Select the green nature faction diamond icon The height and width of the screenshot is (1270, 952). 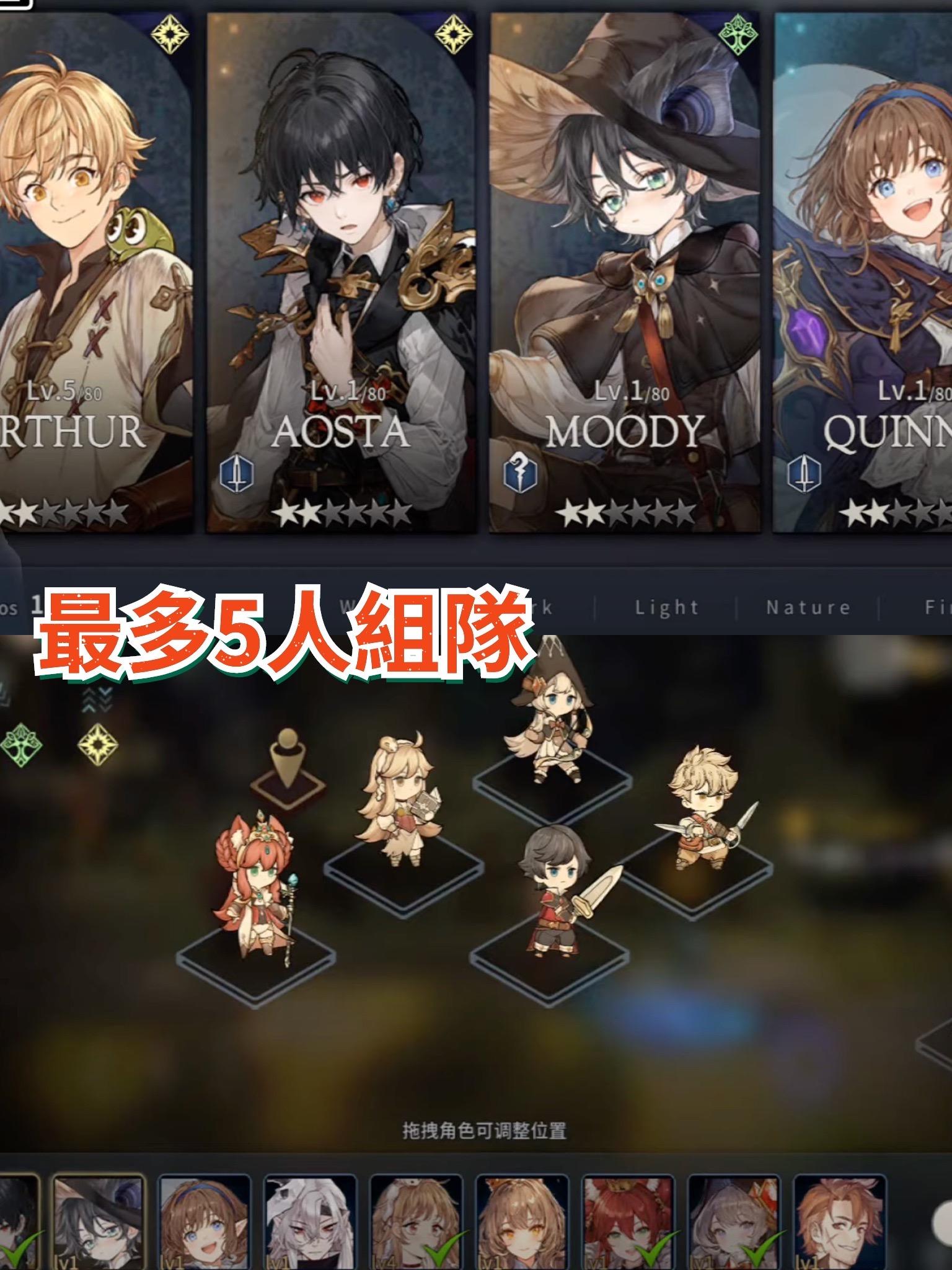[x=20, y=744]
